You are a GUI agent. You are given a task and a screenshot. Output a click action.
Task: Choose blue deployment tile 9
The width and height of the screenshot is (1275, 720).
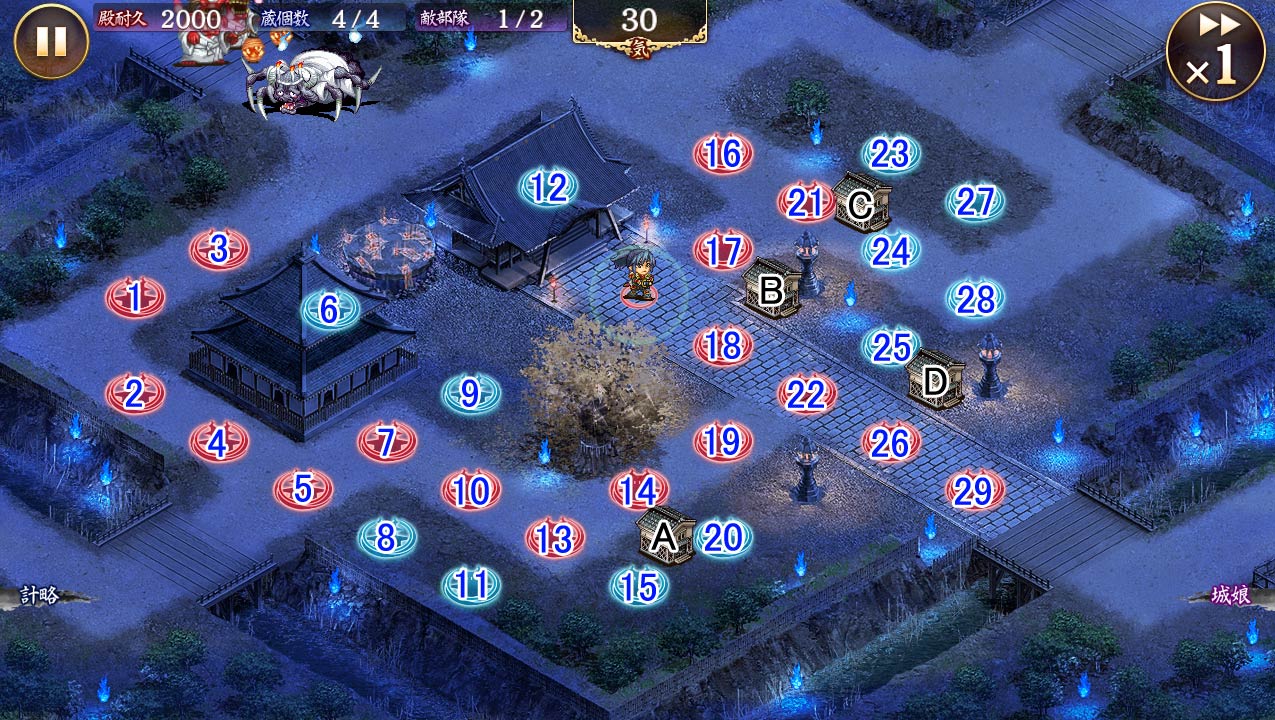(x=470, y=394)
